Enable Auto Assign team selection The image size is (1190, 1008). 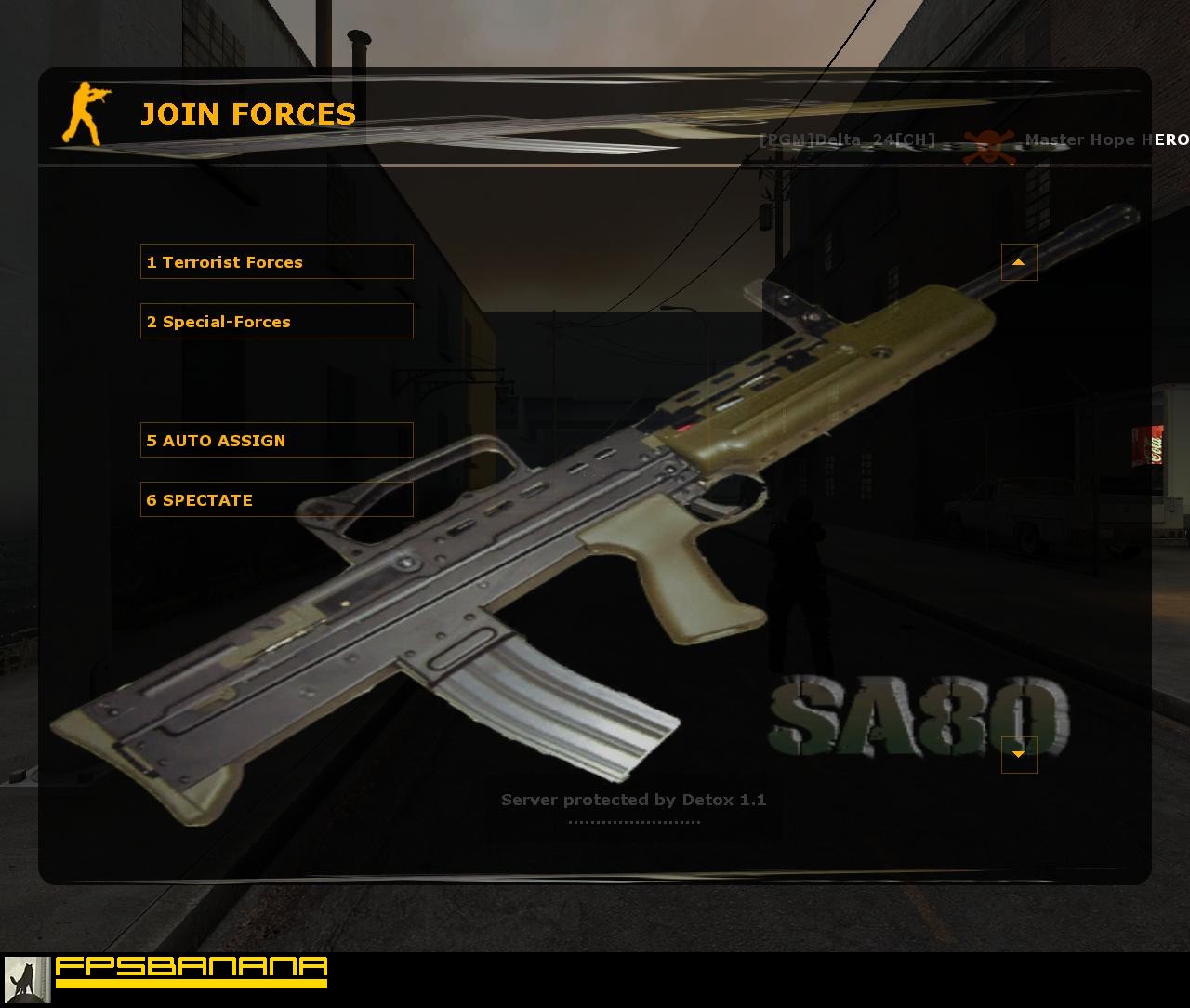(276, 440)
